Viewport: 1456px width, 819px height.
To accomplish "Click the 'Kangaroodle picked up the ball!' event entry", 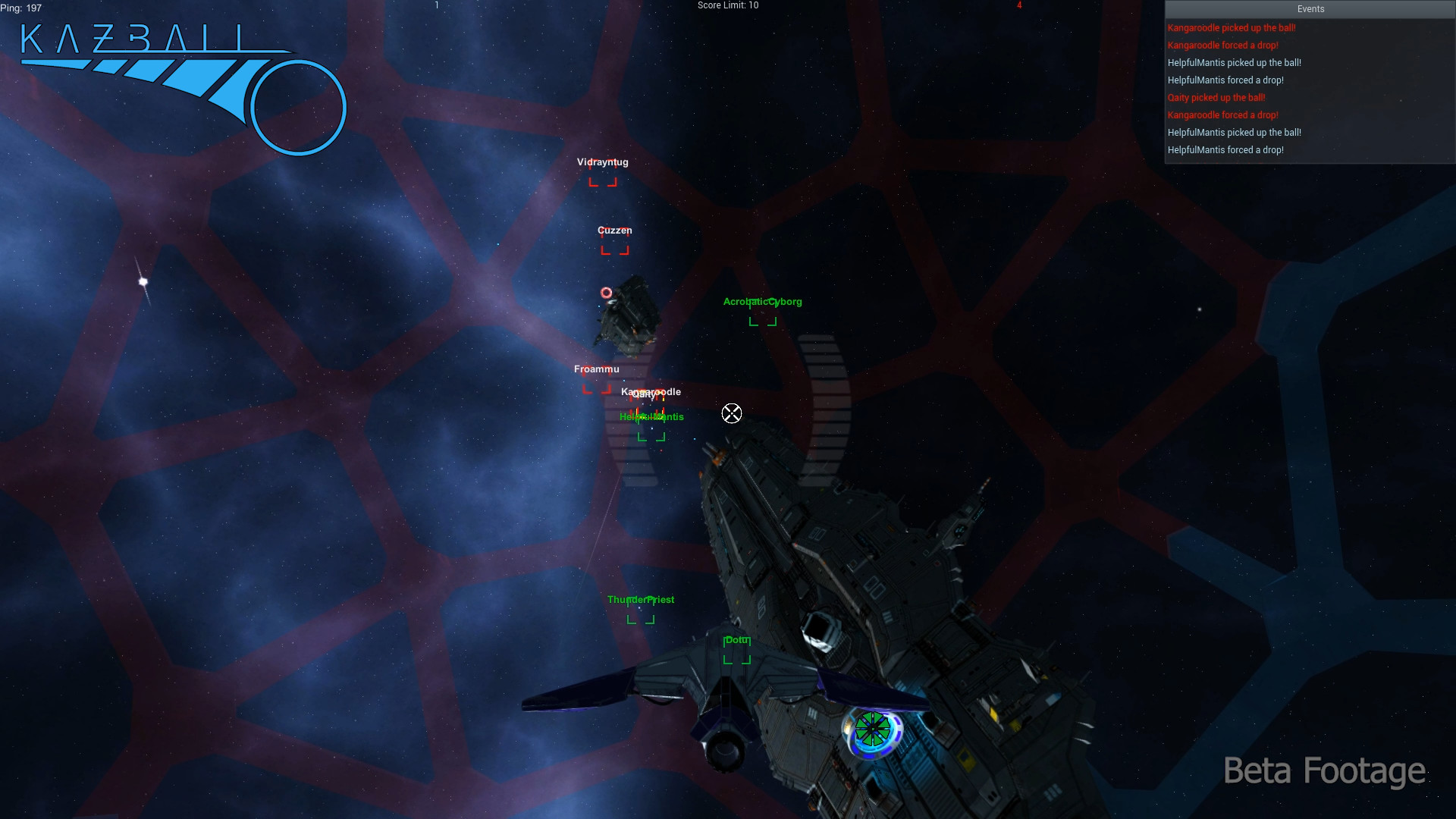I will pyautogui.click(x=1232, y=27).
